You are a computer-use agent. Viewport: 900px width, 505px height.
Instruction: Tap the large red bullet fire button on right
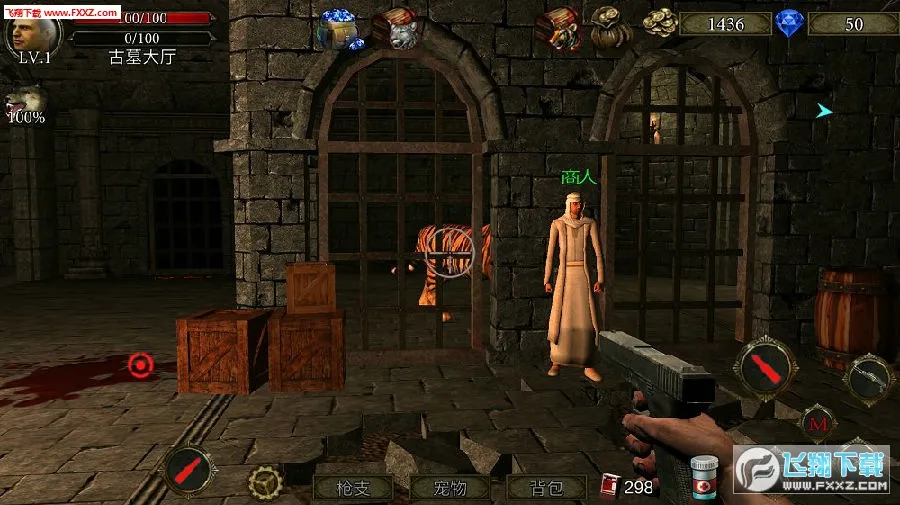(766, 368)
